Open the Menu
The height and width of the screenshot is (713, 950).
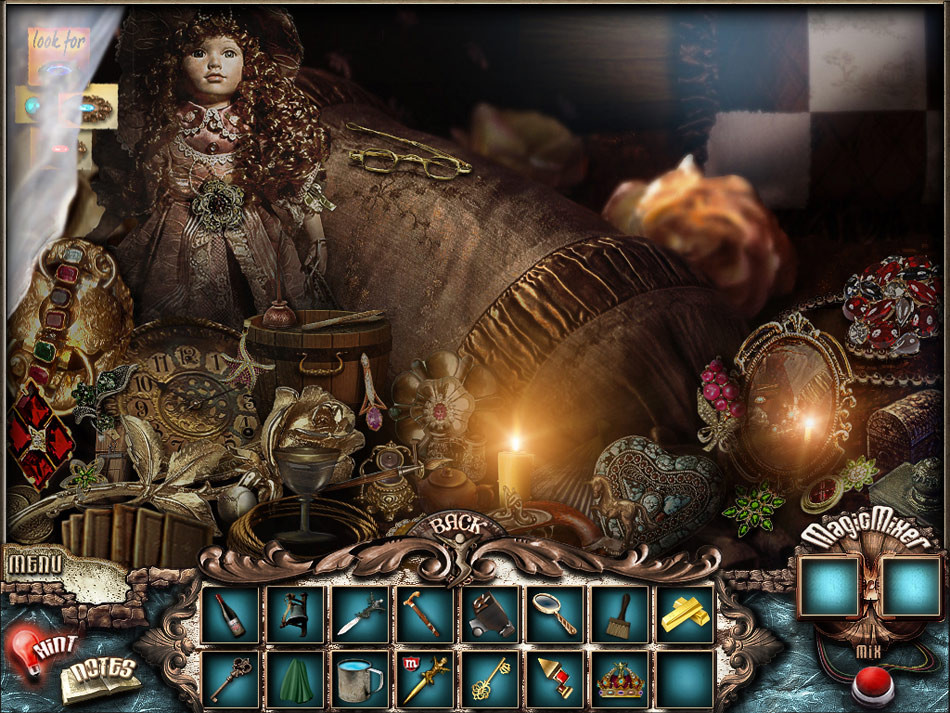click(x=35, y=563)
